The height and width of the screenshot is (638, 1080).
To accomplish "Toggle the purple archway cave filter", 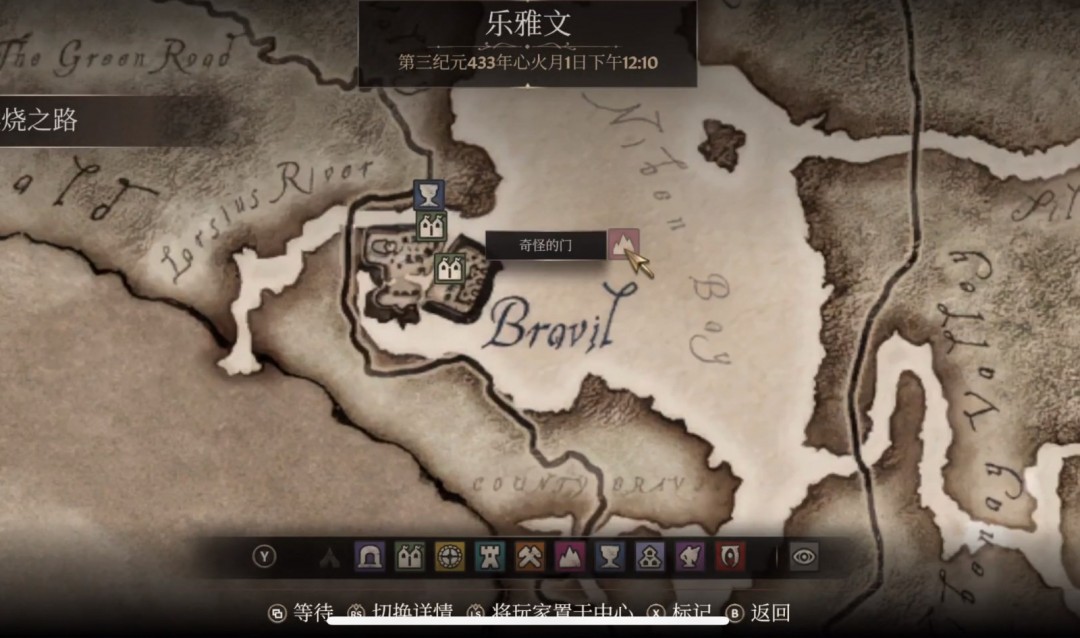I will pos(370,557).
